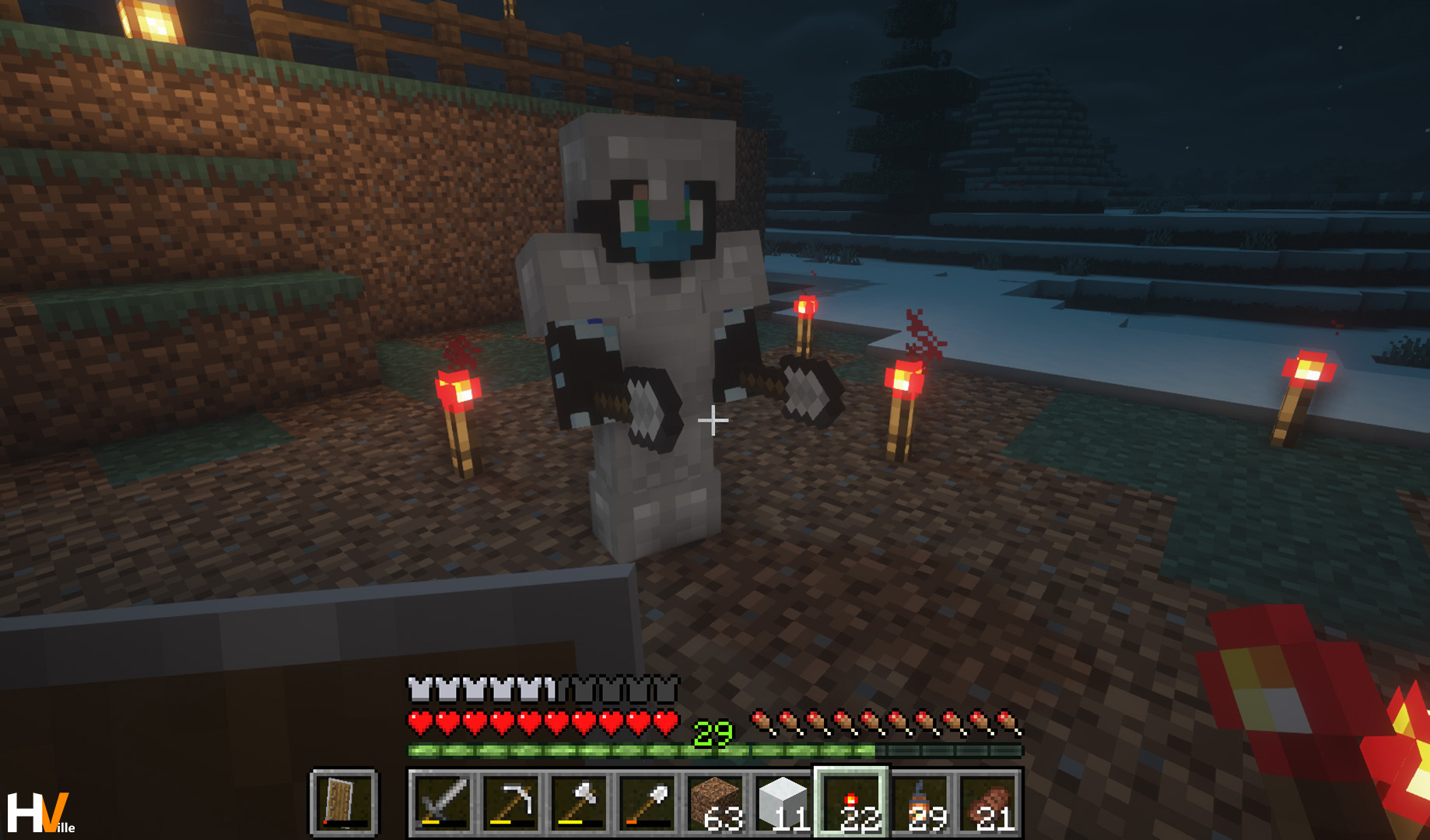Image resolution: width=1430 pixels, height=840 pixels.
Task: Select the iron sword hotbar slot
Action: pyautogui.click(x=442, y=803)
